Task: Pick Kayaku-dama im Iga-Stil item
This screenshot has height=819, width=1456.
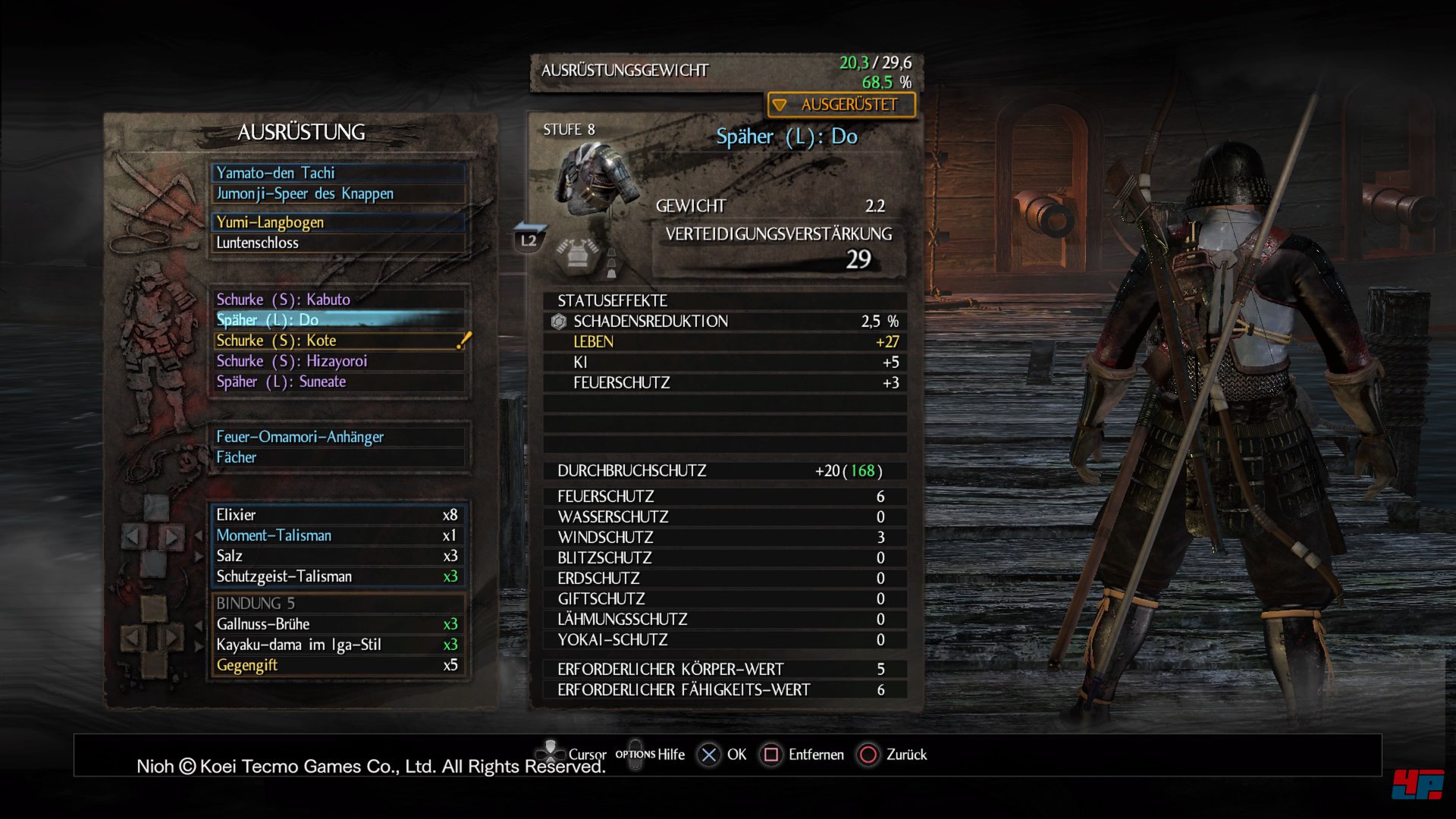Action: [338, 645]
